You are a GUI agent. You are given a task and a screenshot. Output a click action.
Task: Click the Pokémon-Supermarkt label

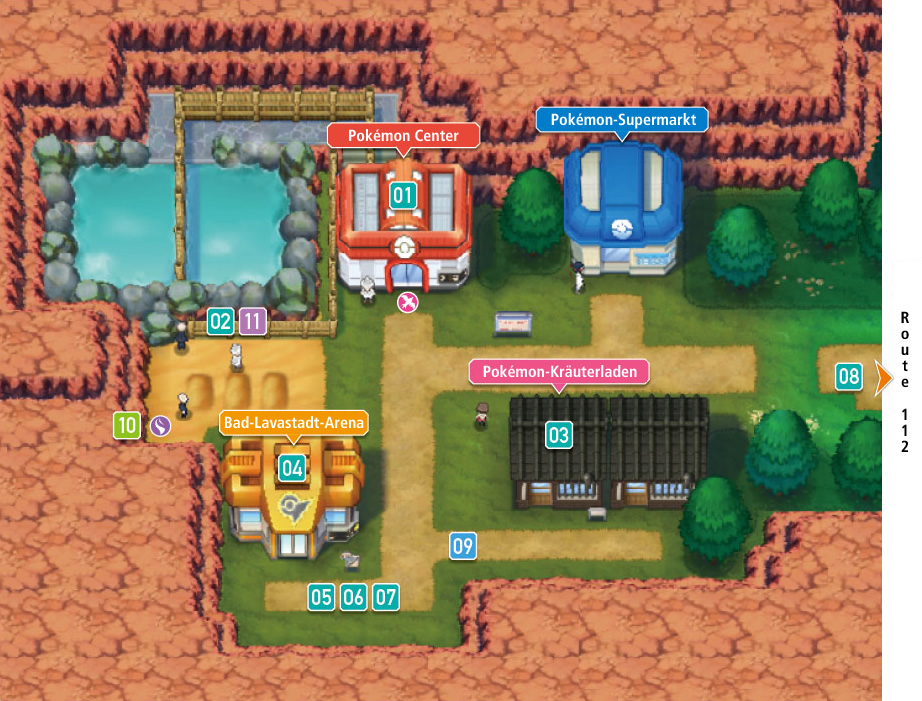[x=622, y=119]
